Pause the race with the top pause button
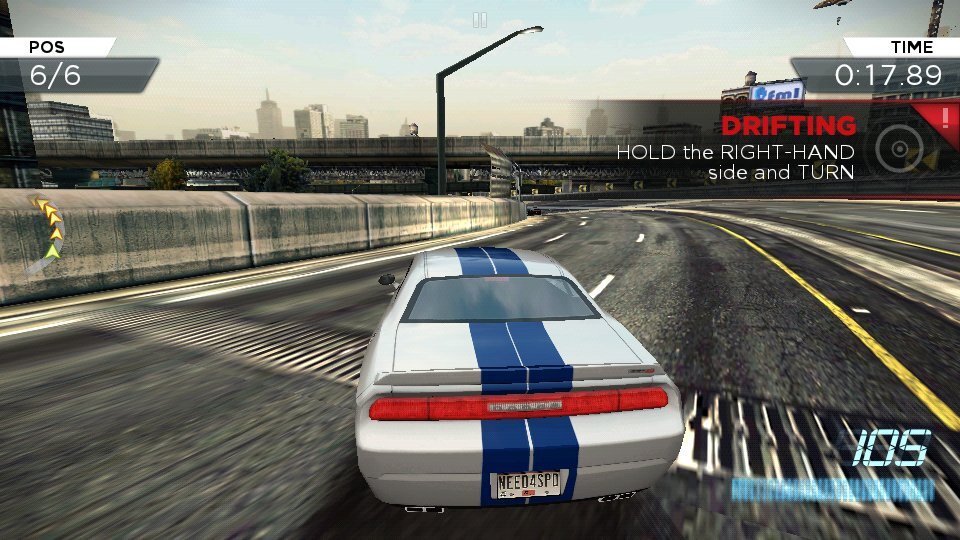 480,19
